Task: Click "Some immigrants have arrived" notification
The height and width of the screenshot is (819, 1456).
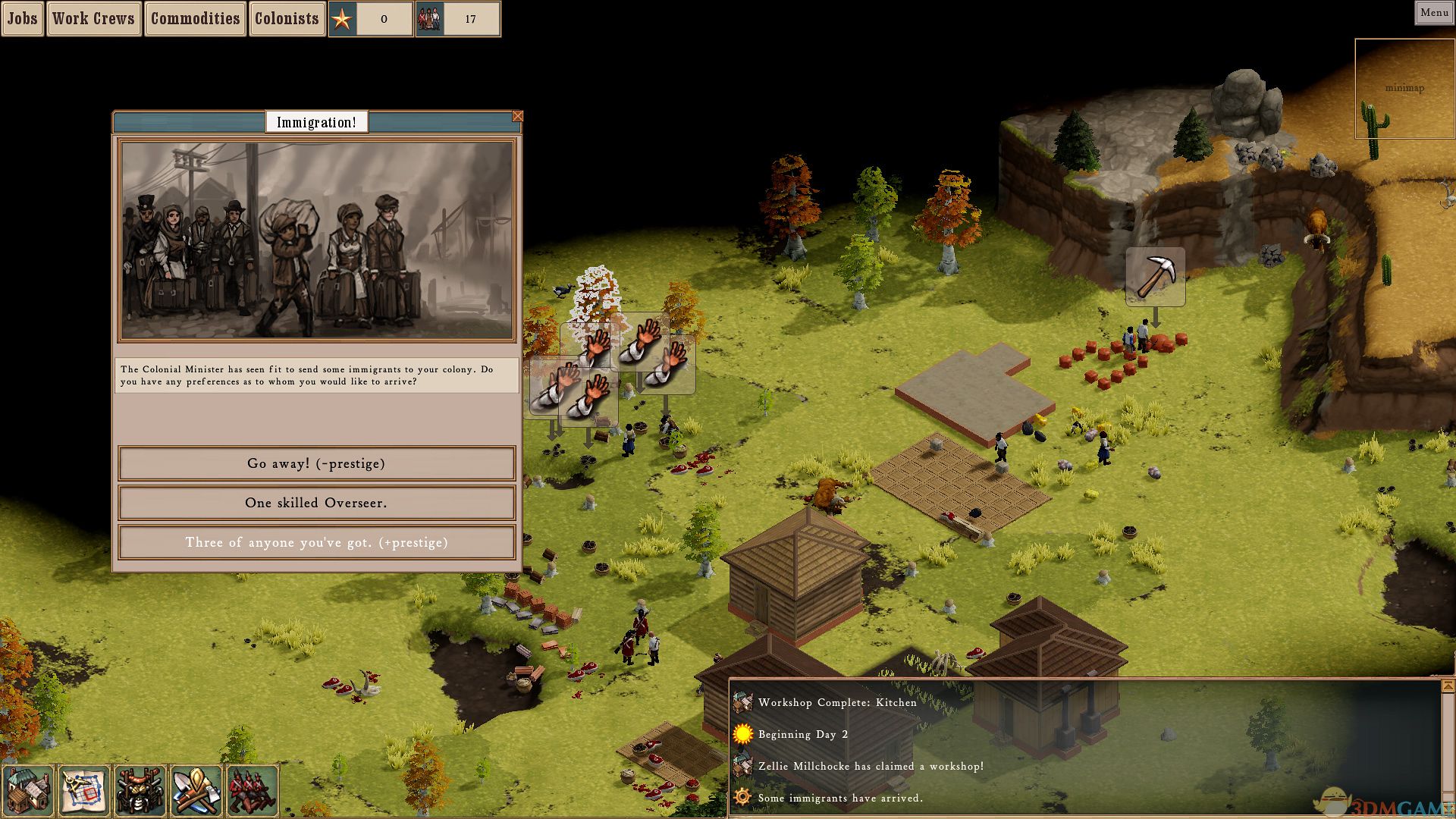Action: (x=840, y=799)
